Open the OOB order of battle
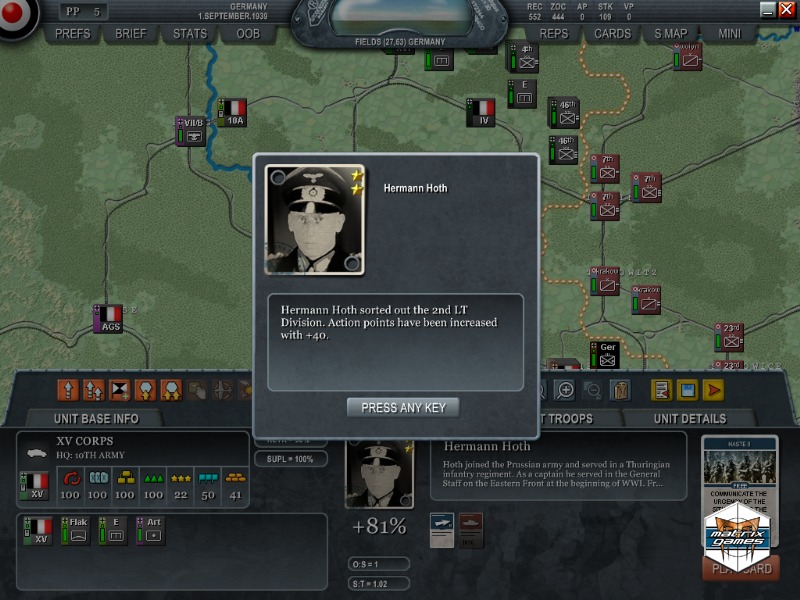This screenshot has height=600, width=800. pyautogui.click(x=247, y=33)
